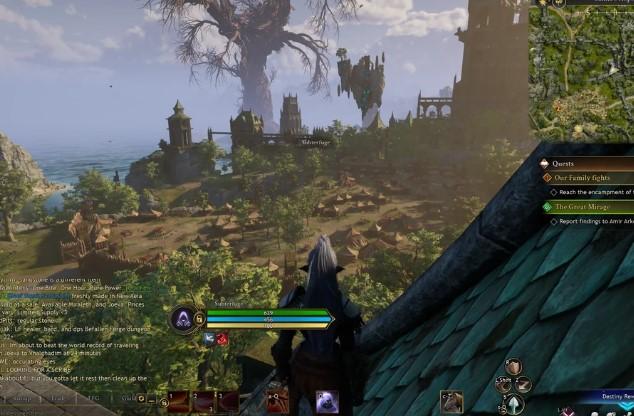The image size is (634, 416).
Task: Click the white-haired companion portrait
Action: pos(327,401)
